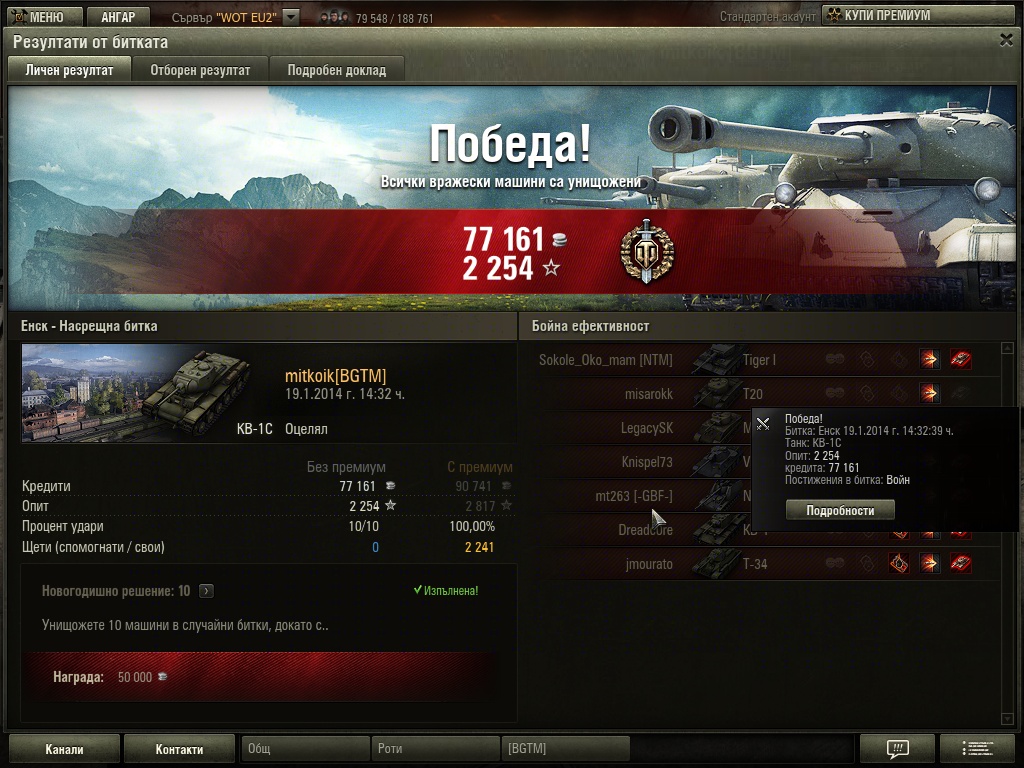The width and height of the screenshot is (1024, 768).
Task: Open the Роти chat tab
Action: (435, 749)
